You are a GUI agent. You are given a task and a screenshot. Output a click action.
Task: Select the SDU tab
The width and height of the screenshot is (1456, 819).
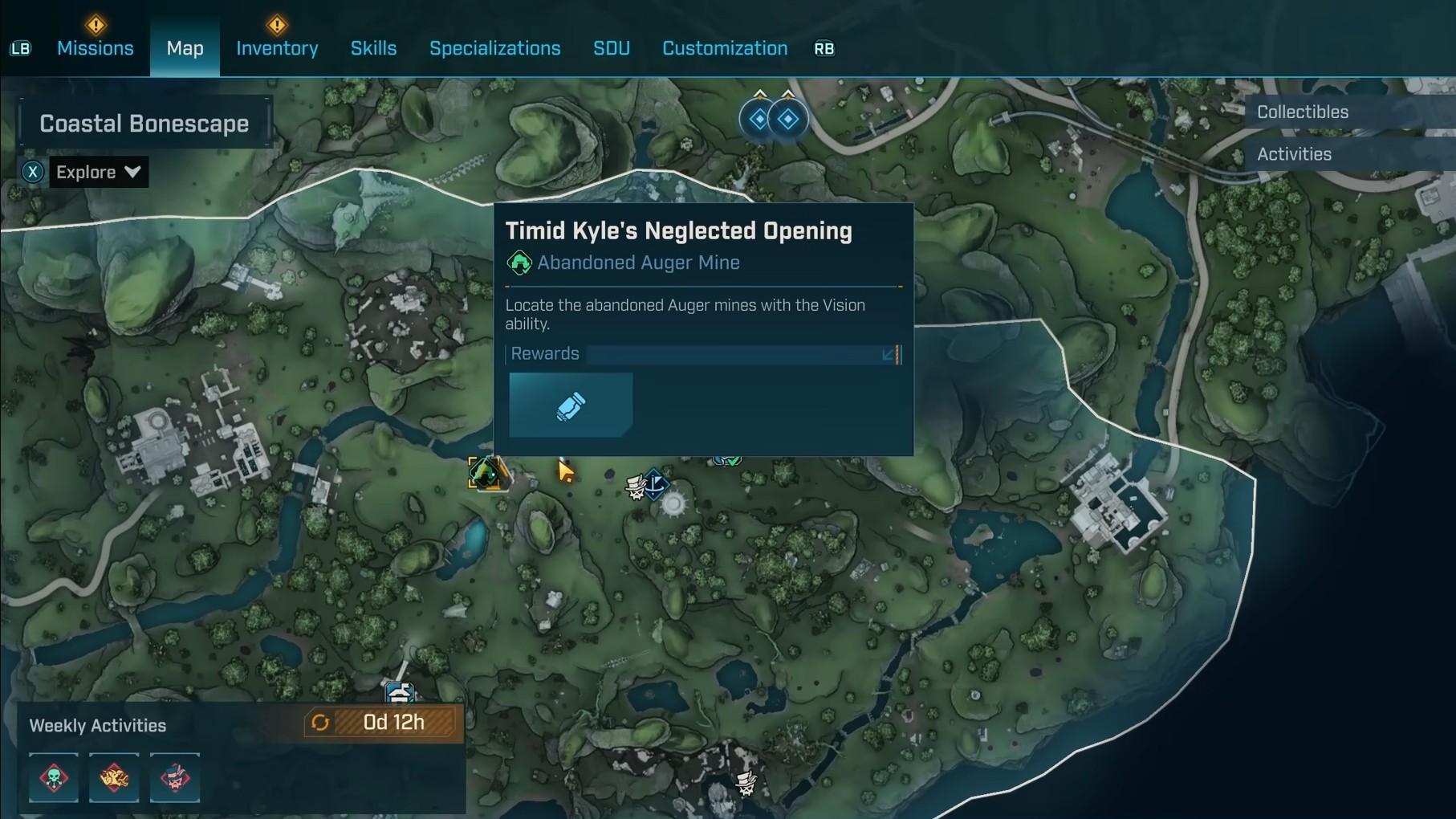(x=611, y=48)
